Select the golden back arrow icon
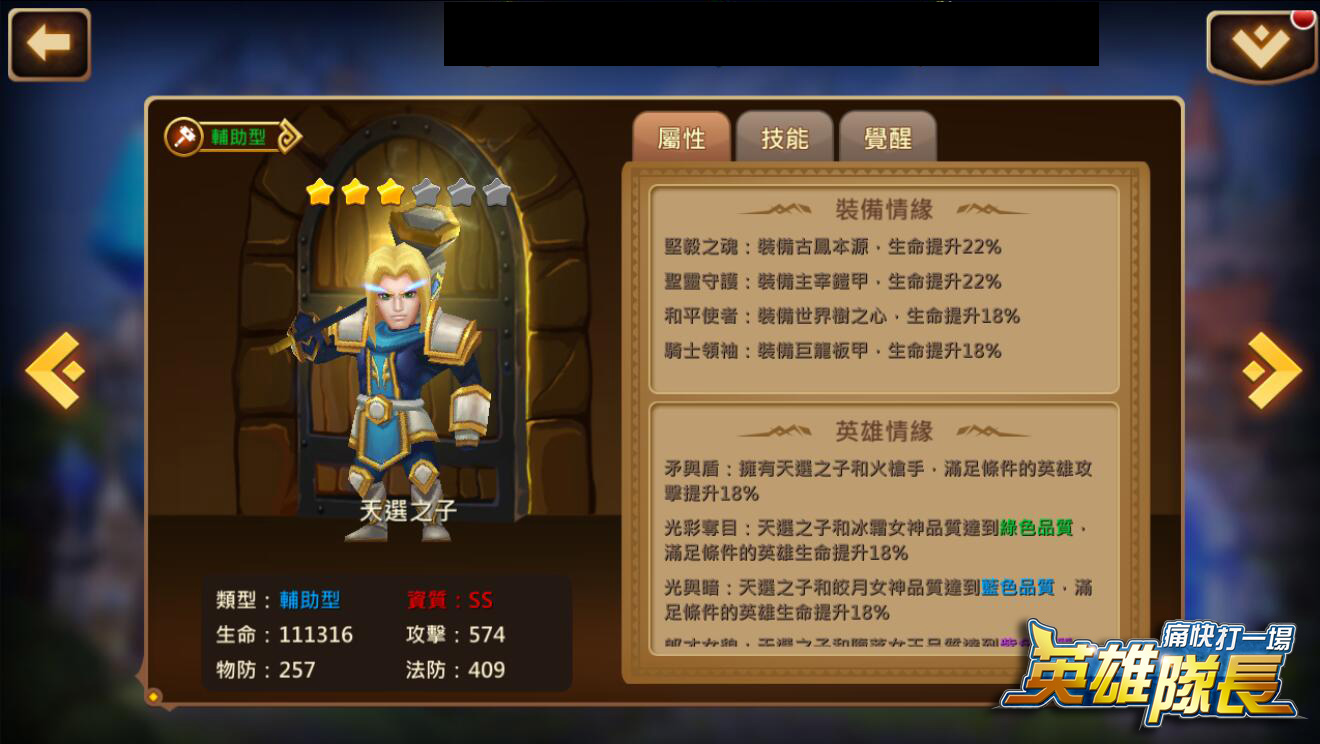The width and height of the screenshot is (1320, 744). pos(48,42)
